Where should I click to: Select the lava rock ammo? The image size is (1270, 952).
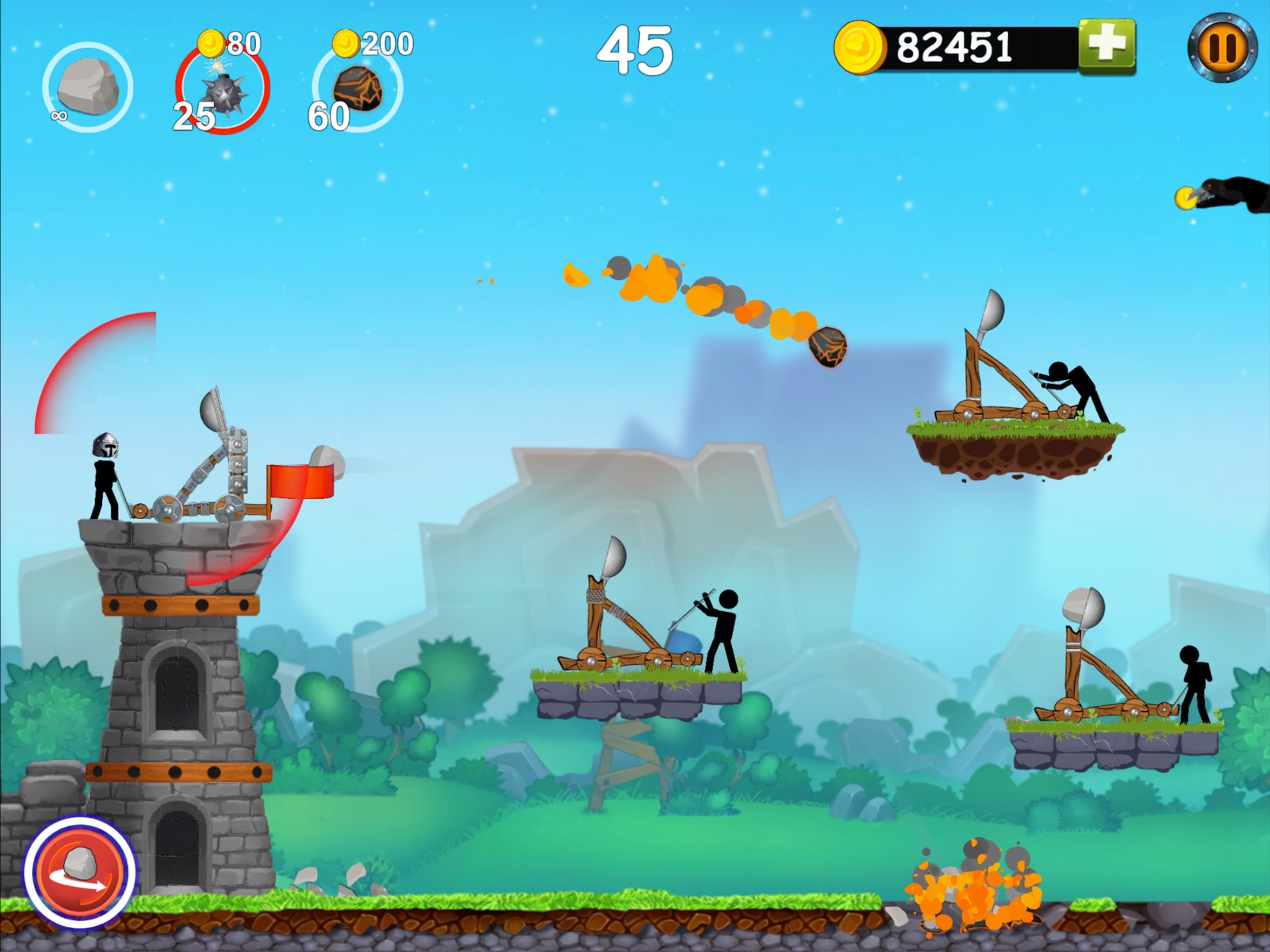[357, 88]
